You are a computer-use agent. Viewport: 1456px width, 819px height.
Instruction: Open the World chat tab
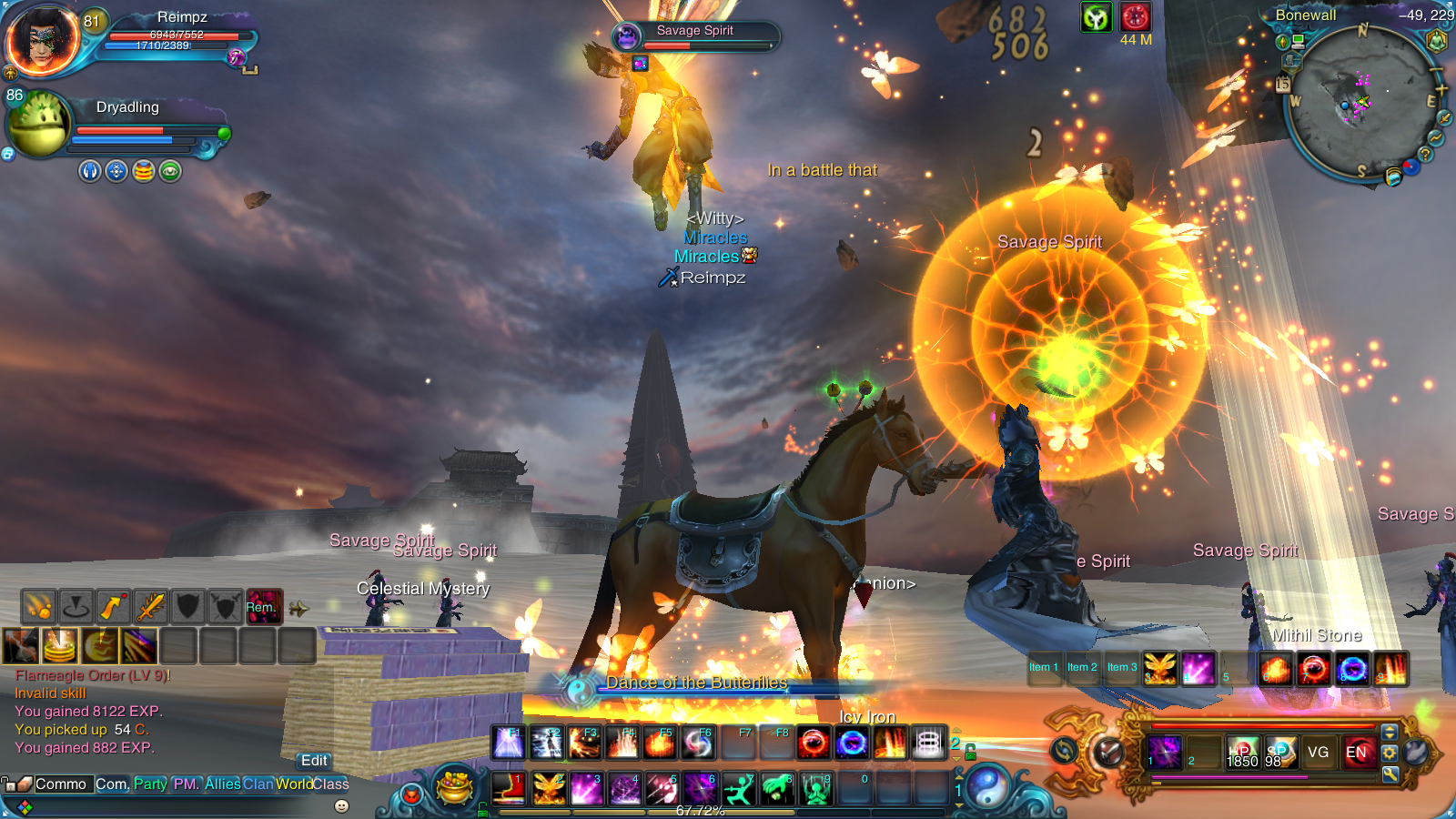(x=294, y=784)
